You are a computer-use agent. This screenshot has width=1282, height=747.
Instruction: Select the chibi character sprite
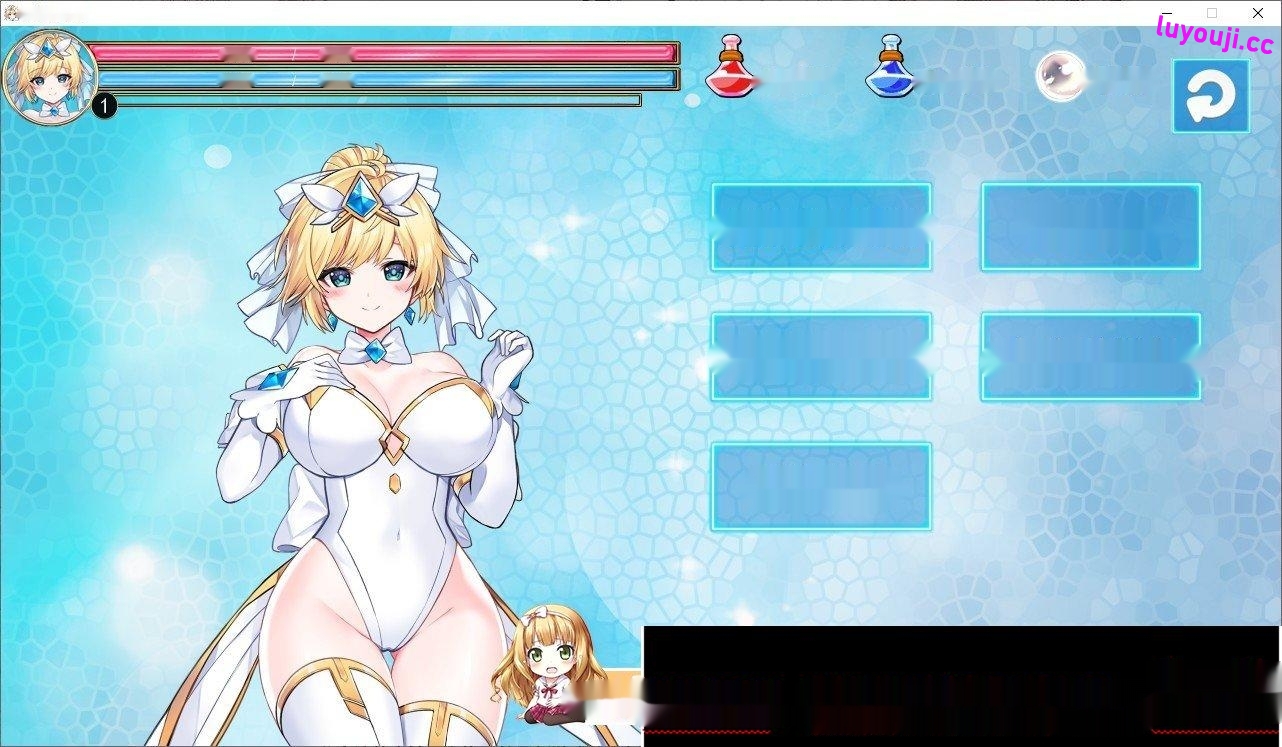550,670
